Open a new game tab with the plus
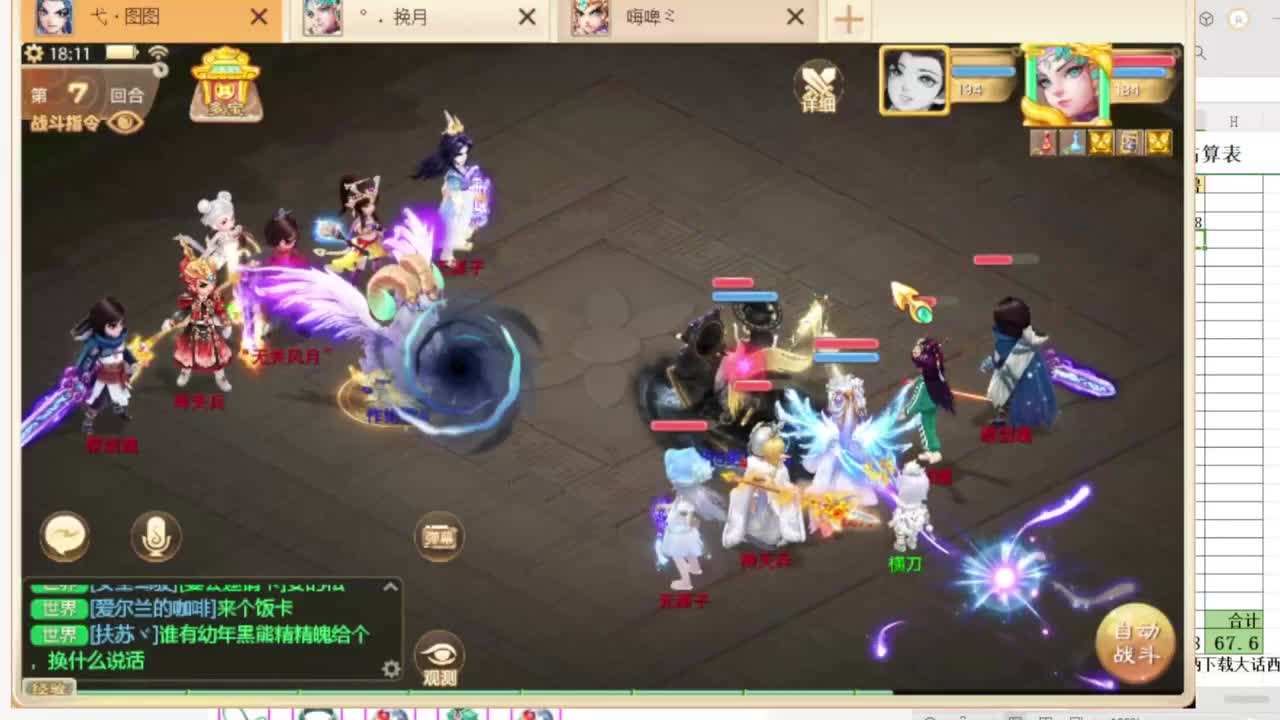 [848, 17]
